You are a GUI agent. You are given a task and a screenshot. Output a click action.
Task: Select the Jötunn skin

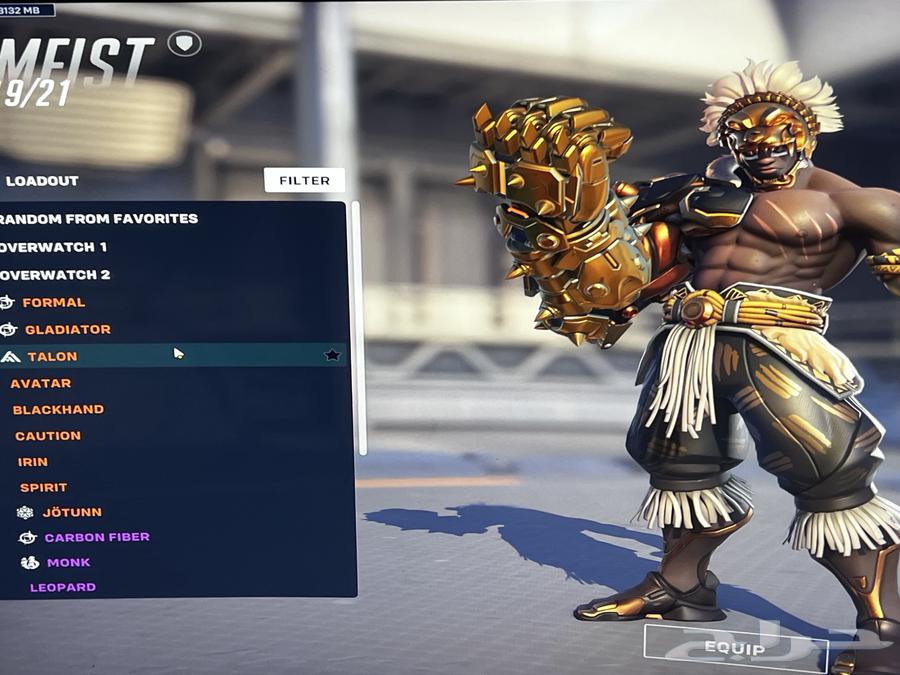coord(72,512)
